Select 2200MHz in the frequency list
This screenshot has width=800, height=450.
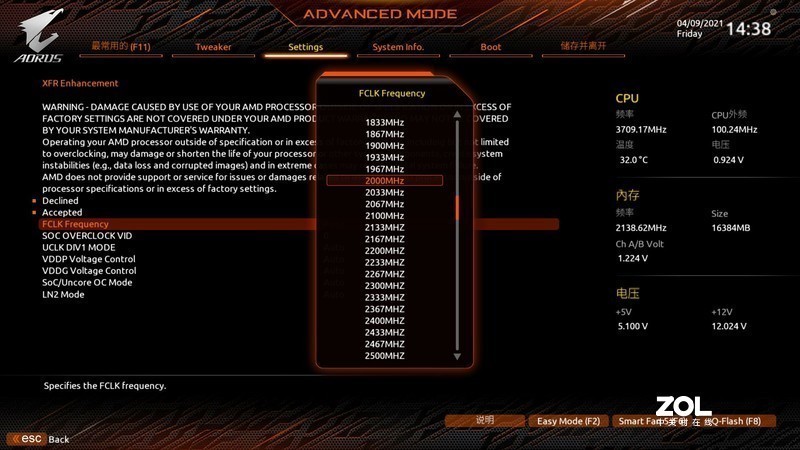click(x=384, y=250)
